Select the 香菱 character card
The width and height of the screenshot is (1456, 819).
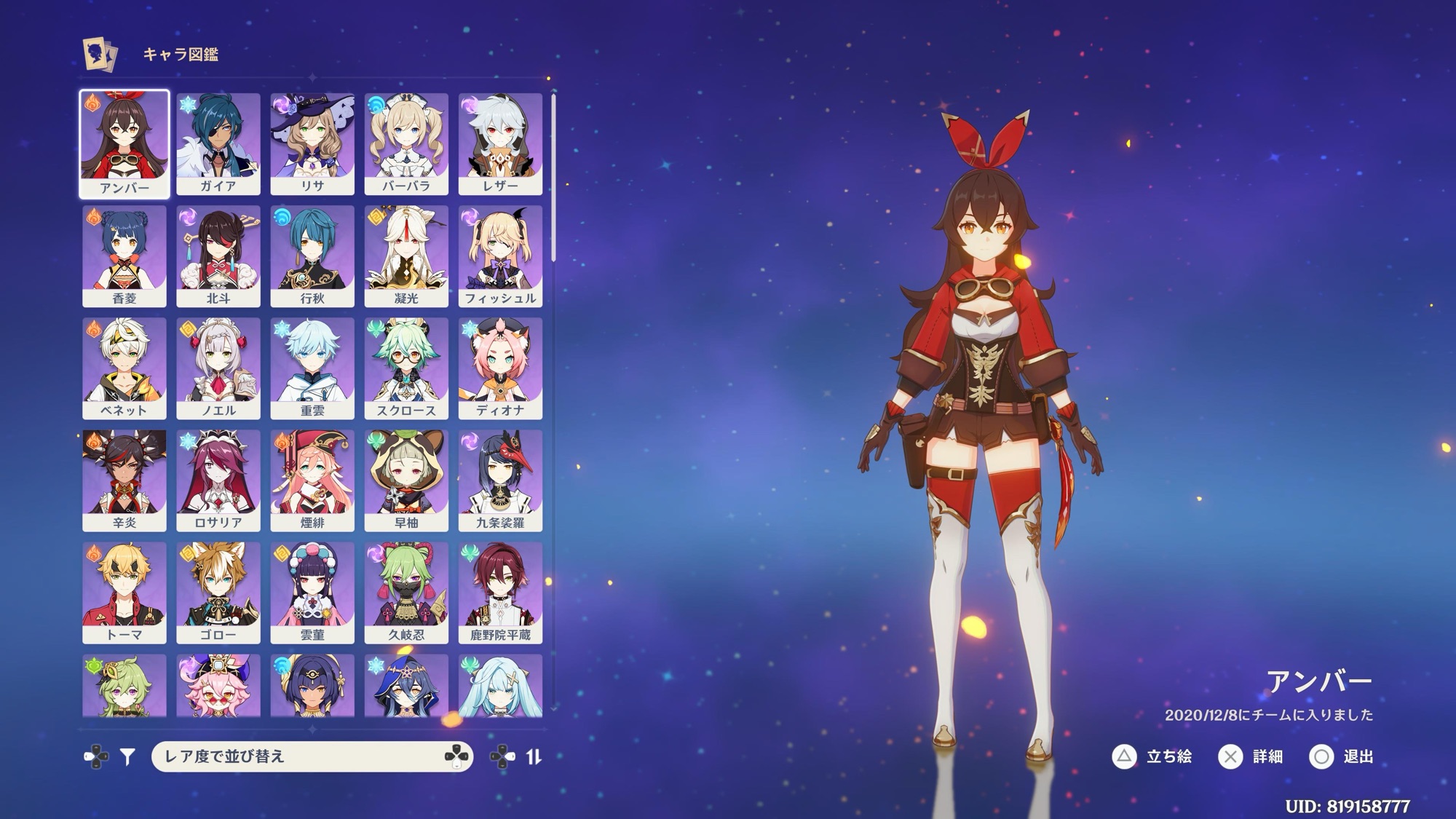124,256
